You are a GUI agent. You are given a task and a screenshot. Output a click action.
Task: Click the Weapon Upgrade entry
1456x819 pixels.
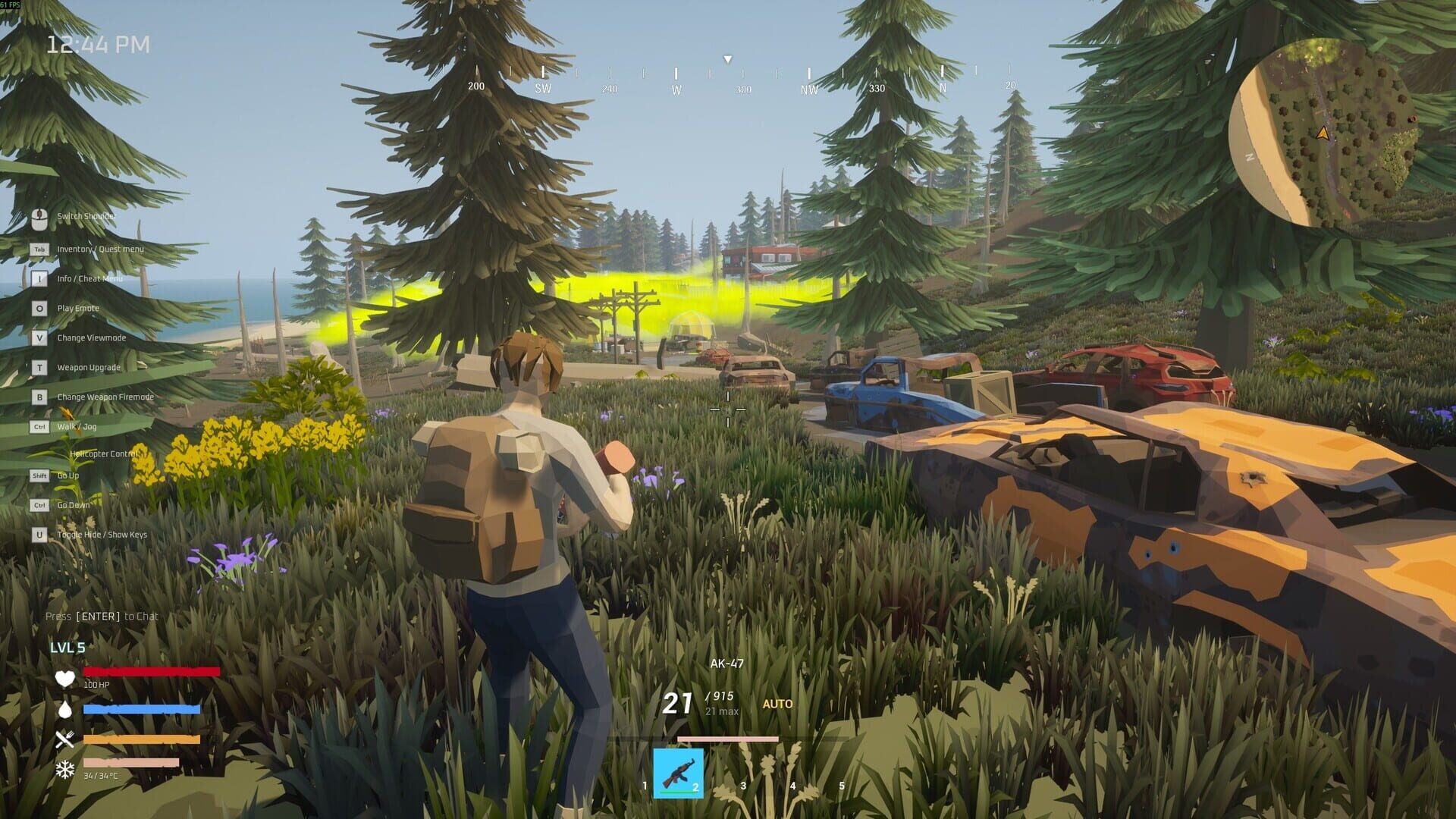coord(89,367)
